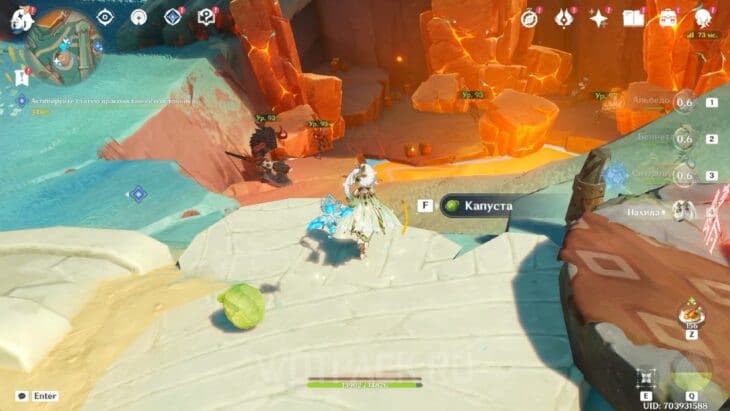This screenshot has width=730, height=411.
Task: Open the tutorial question-mark book icon
Action: 206,17
